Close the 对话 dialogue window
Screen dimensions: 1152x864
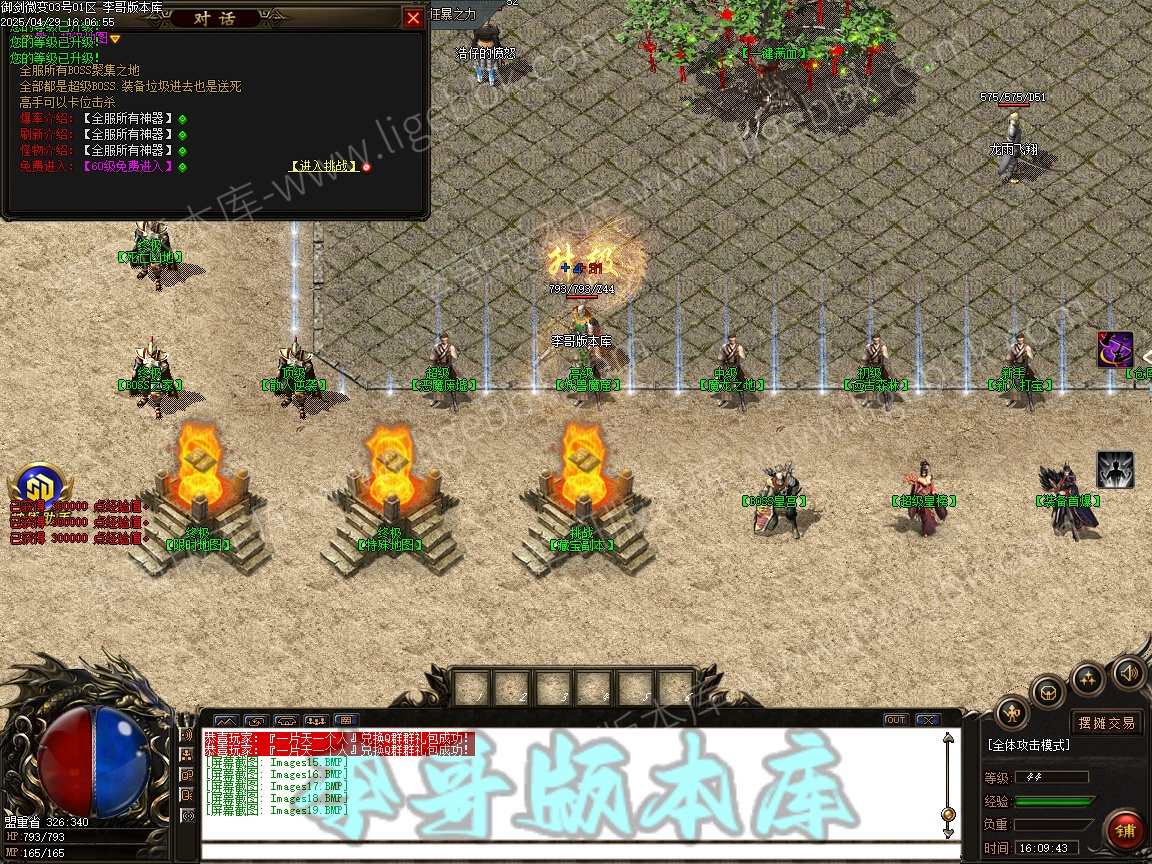[413, 18]
